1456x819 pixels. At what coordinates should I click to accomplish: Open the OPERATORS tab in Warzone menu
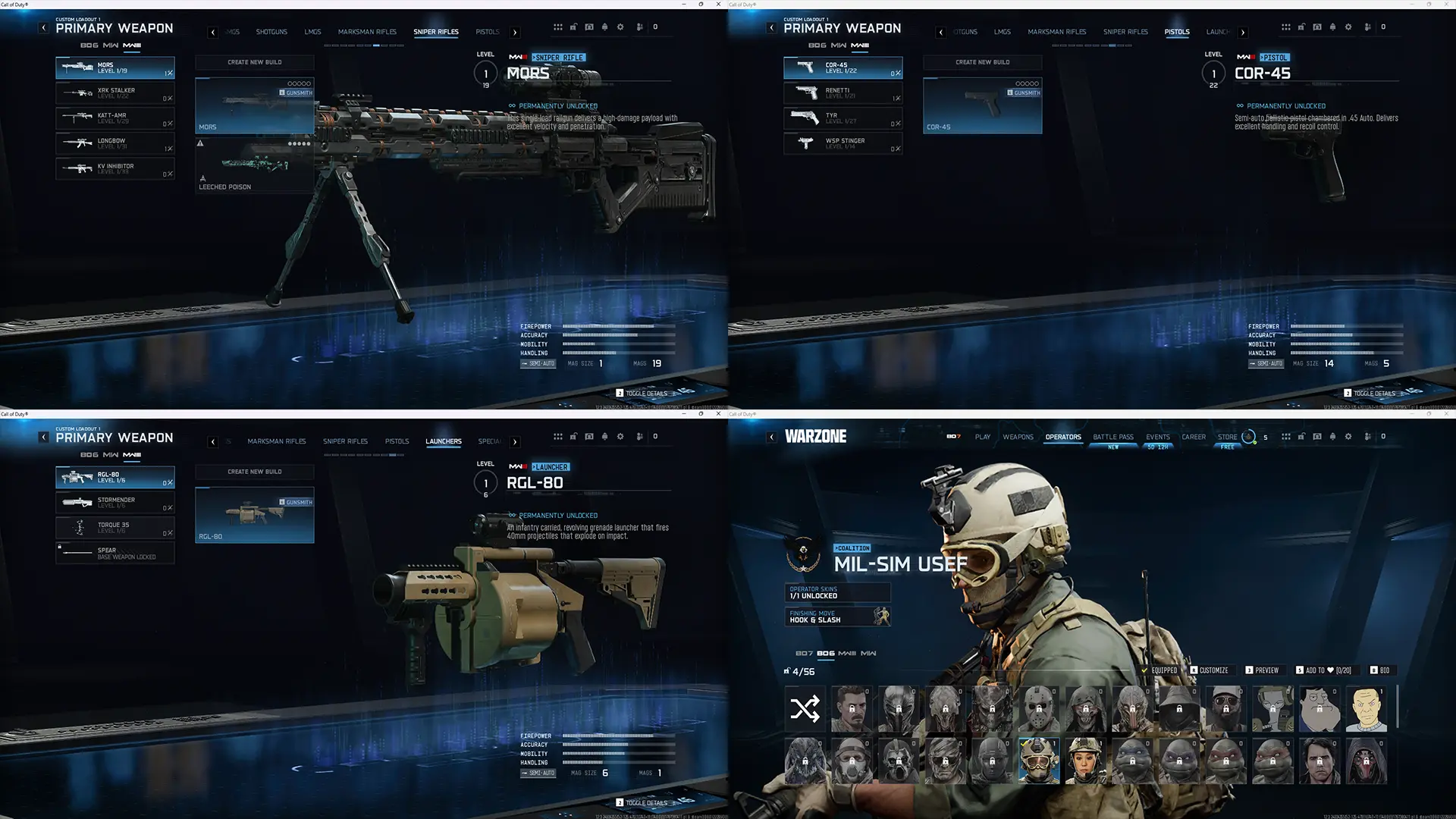click(x=1063, y=438)
